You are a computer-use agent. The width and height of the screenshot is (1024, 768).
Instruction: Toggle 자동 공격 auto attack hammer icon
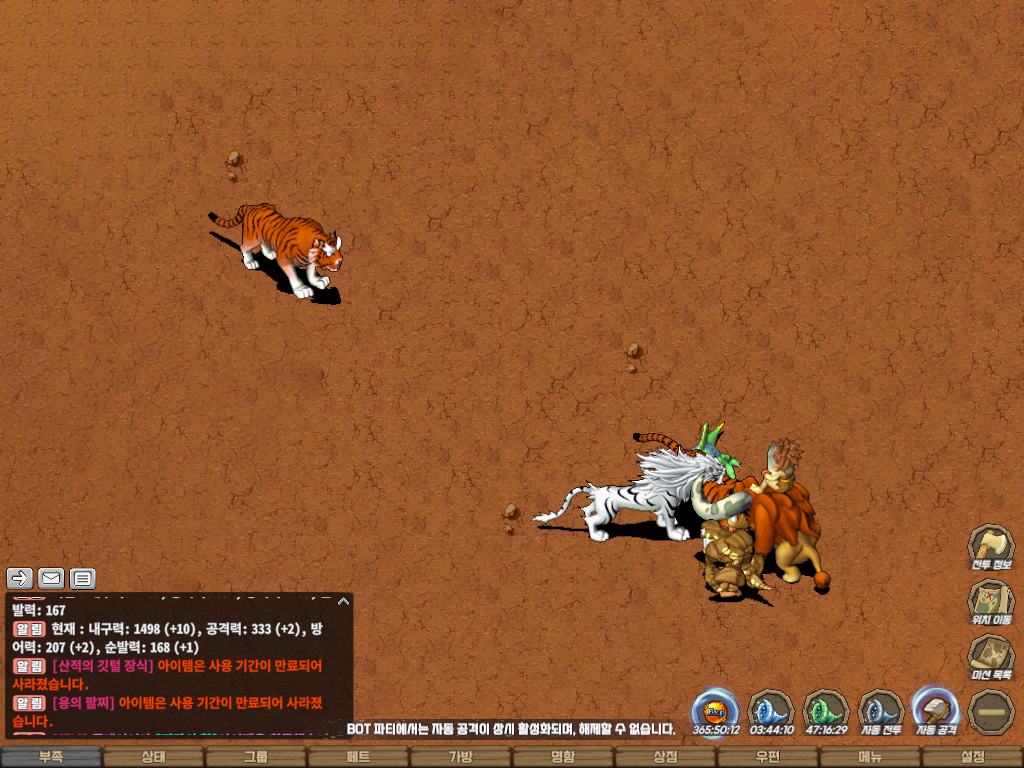936,712
